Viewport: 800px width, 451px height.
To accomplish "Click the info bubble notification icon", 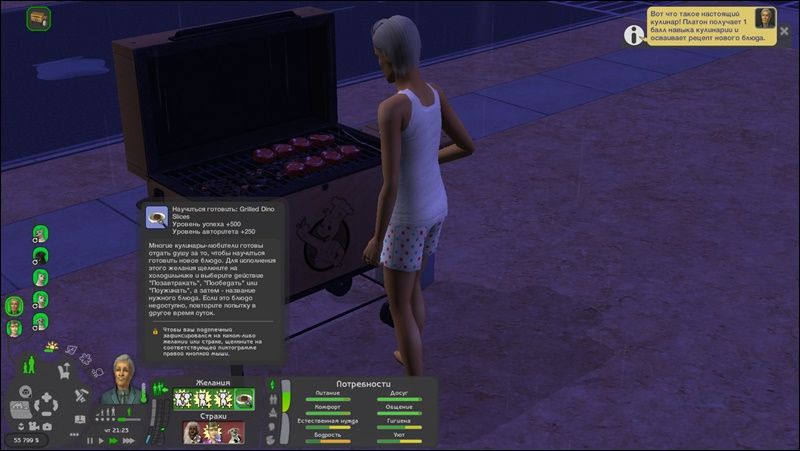I will point(633,35).
